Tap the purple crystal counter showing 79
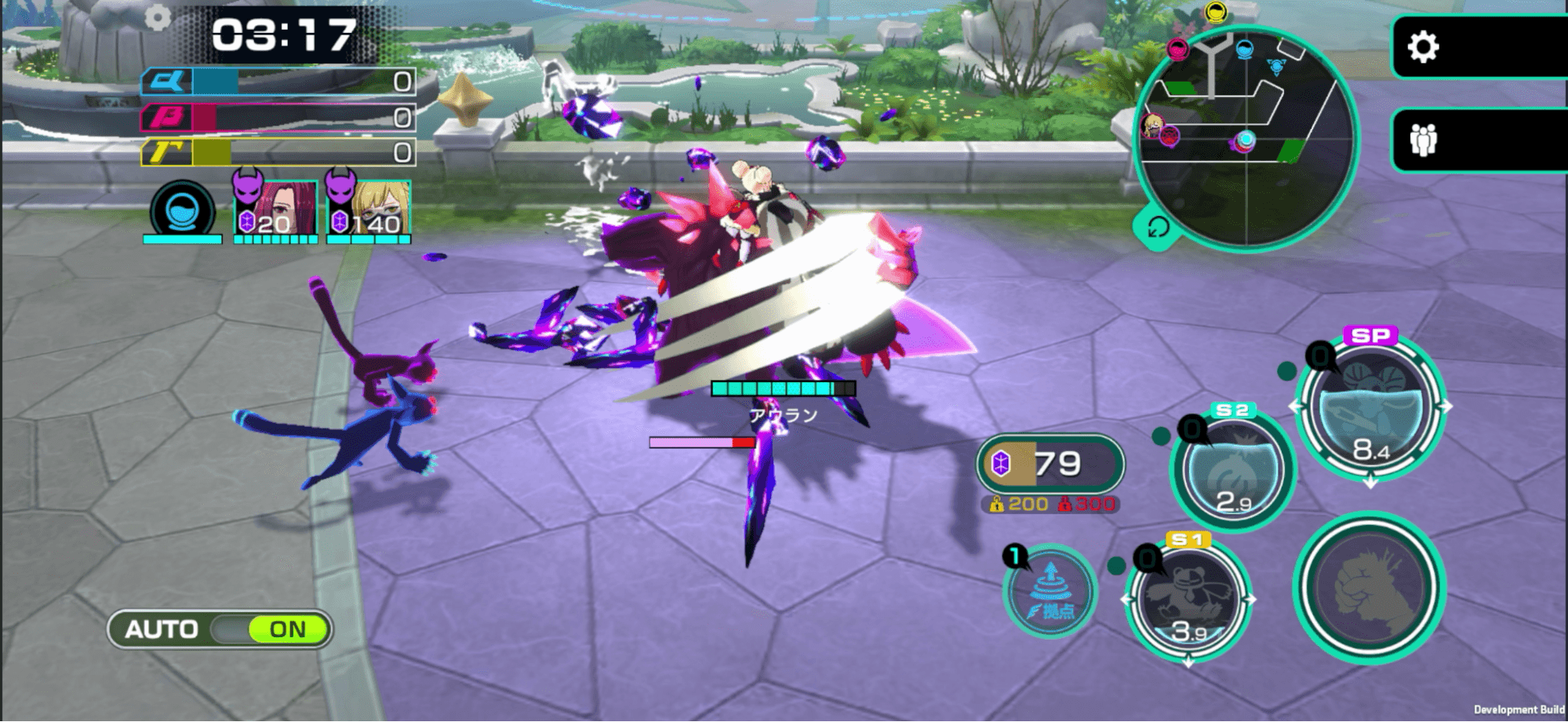This screenshot has width=1568, height=722. pos(1050,464)
